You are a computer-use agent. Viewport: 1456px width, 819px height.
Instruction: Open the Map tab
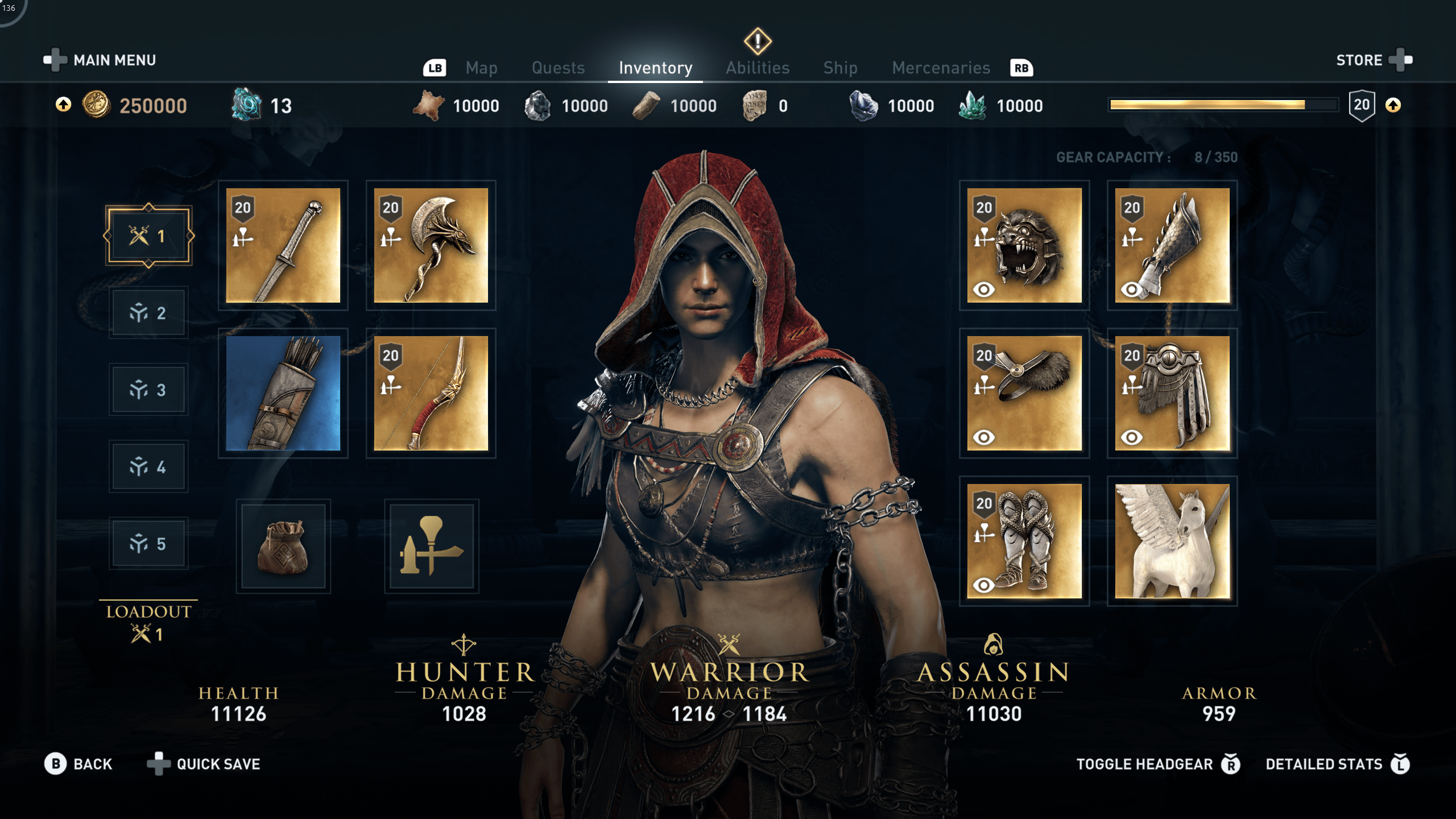[481, 67]
